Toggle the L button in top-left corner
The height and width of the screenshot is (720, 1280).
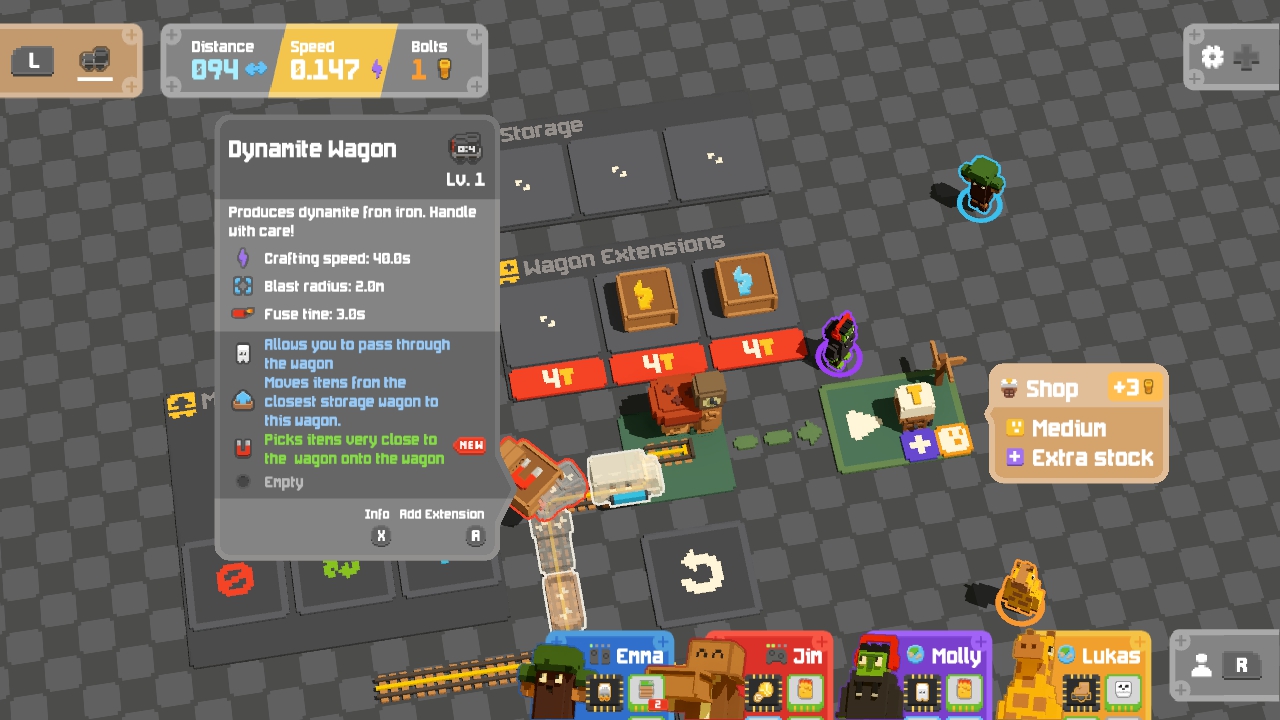tap(33, 61)
